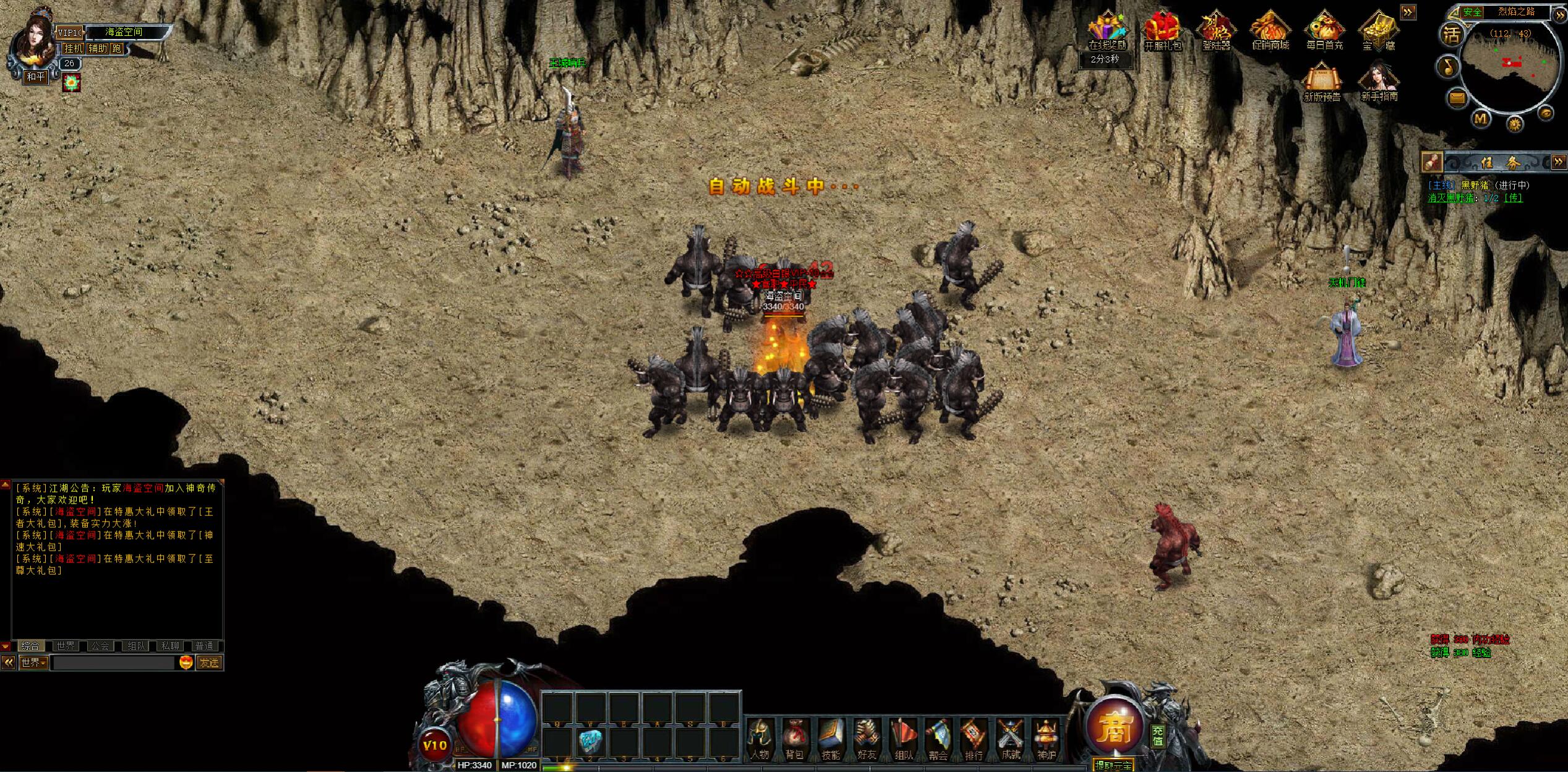Open the 背包 backpack inventory
The width and height of the screenshot is (1568, 772).
pos(795,739)
